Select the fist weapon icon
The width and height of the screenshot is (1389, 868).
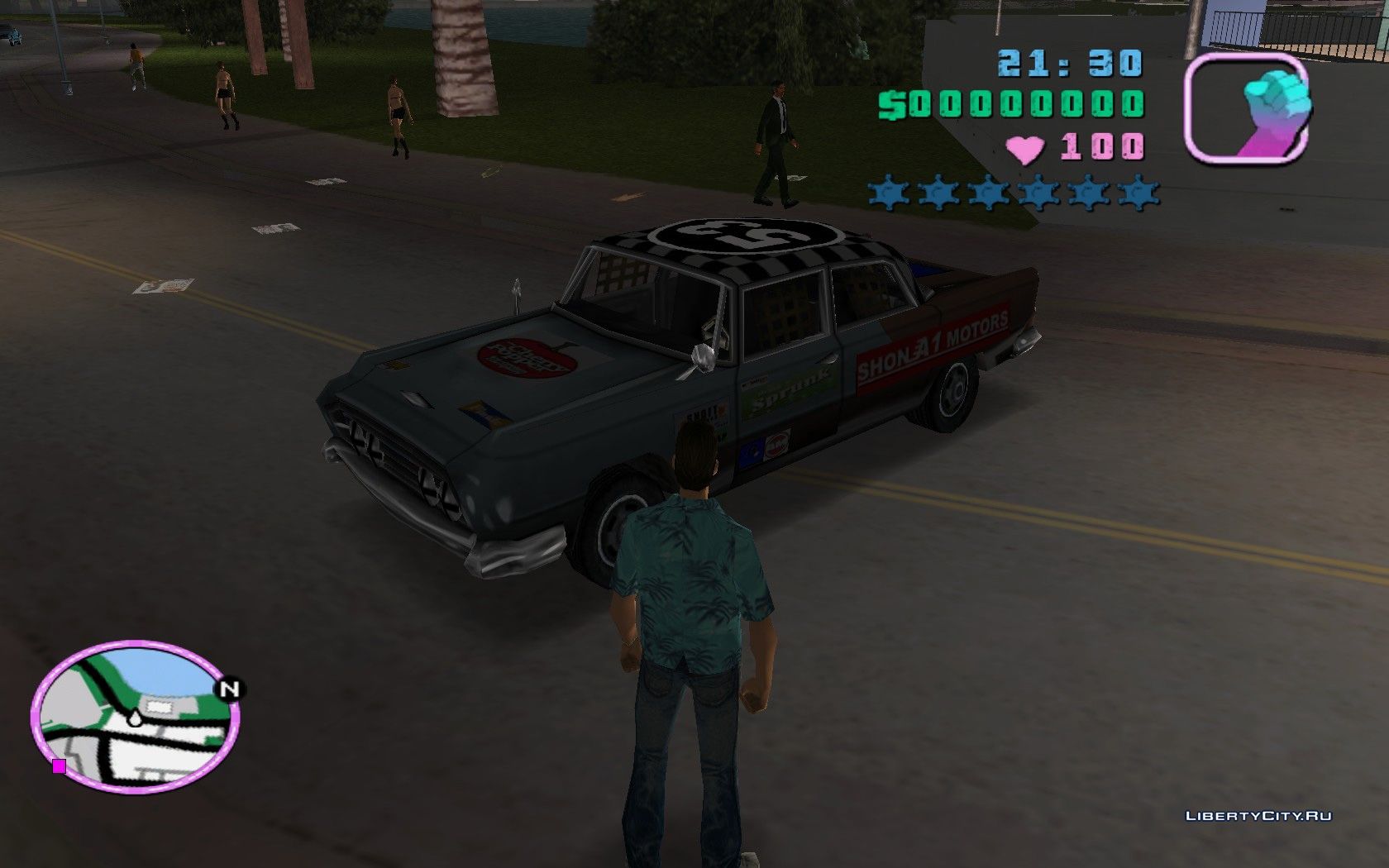[x=1248, y=108]
